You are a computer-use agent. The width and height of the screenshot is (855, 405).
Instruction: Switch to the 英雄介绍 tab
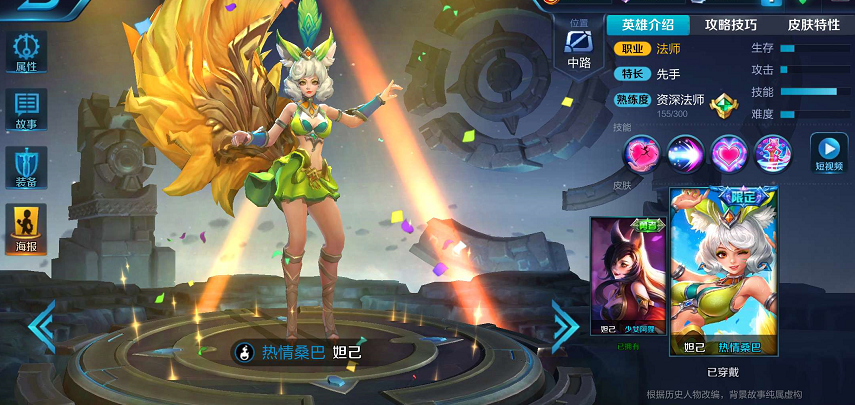648,25
